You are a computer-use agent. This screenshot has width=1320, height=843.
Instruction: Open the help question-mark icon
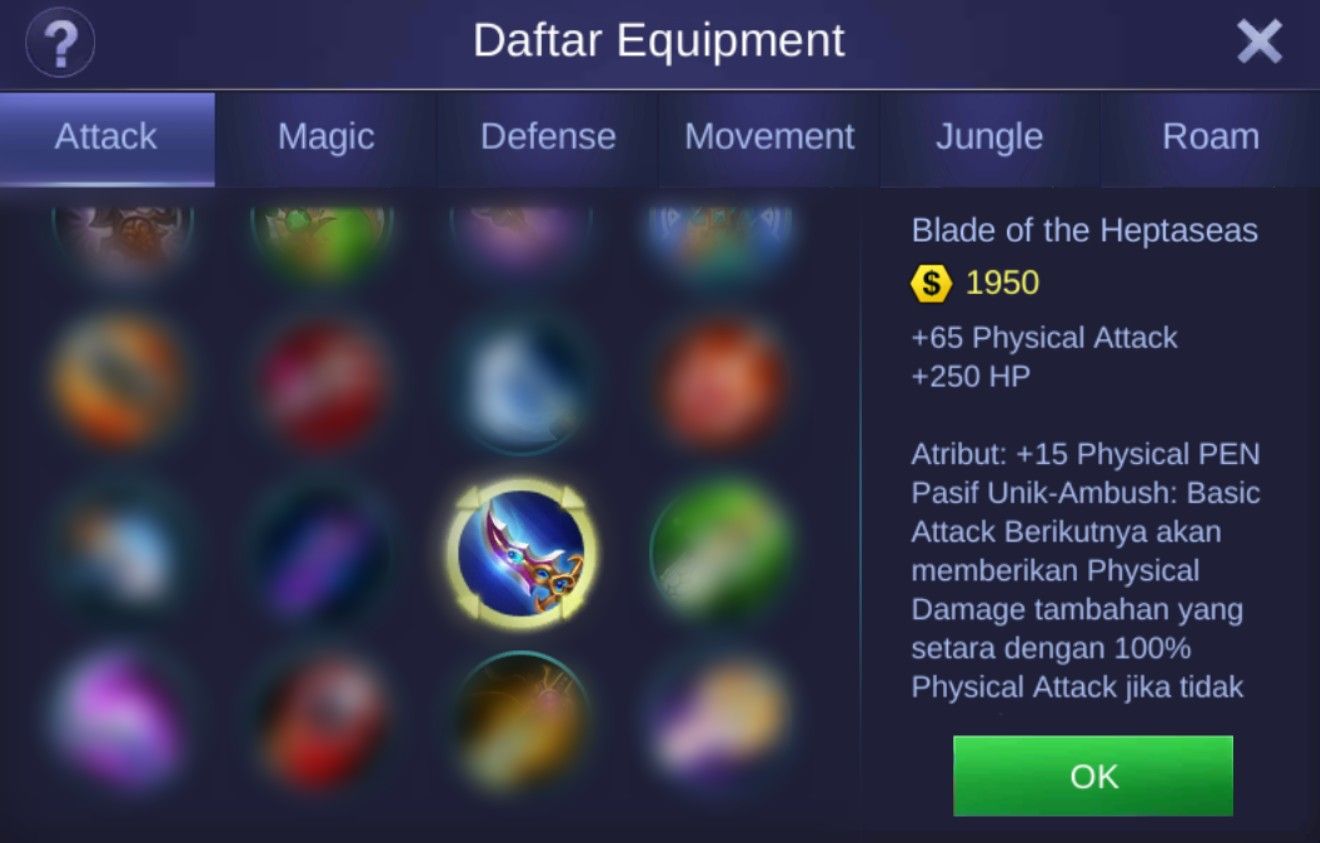coord(60,42)
